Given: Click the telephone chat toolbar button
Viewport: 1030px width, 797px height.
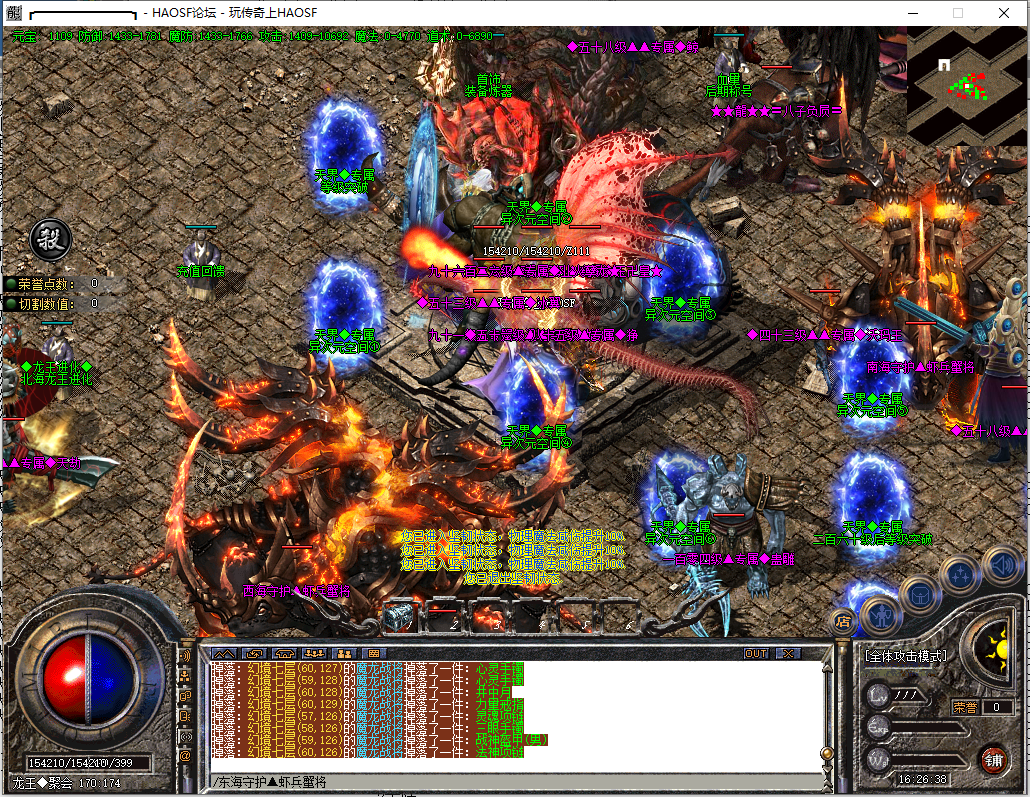Looking at the screenshot, I should click(x=284, y=654).
